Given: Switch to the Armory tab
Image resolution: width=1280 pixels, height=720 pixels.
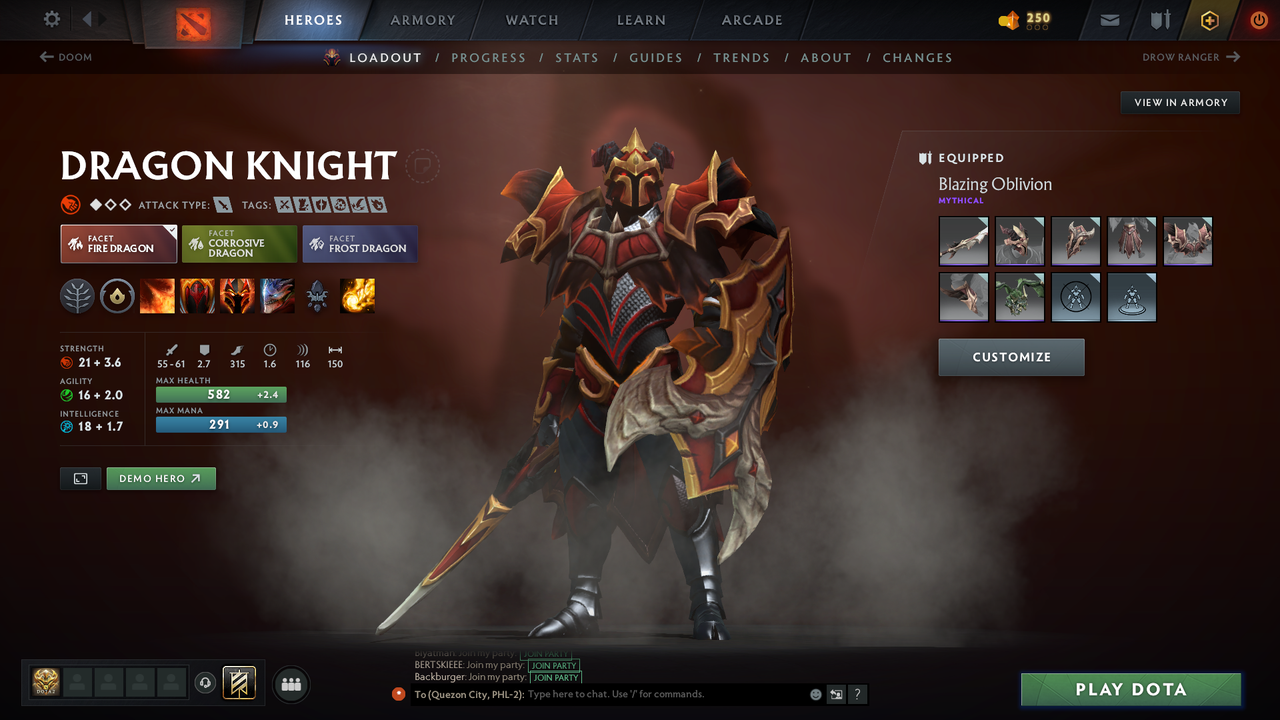Looking at the screenshot, I should (x=422, y=20).
